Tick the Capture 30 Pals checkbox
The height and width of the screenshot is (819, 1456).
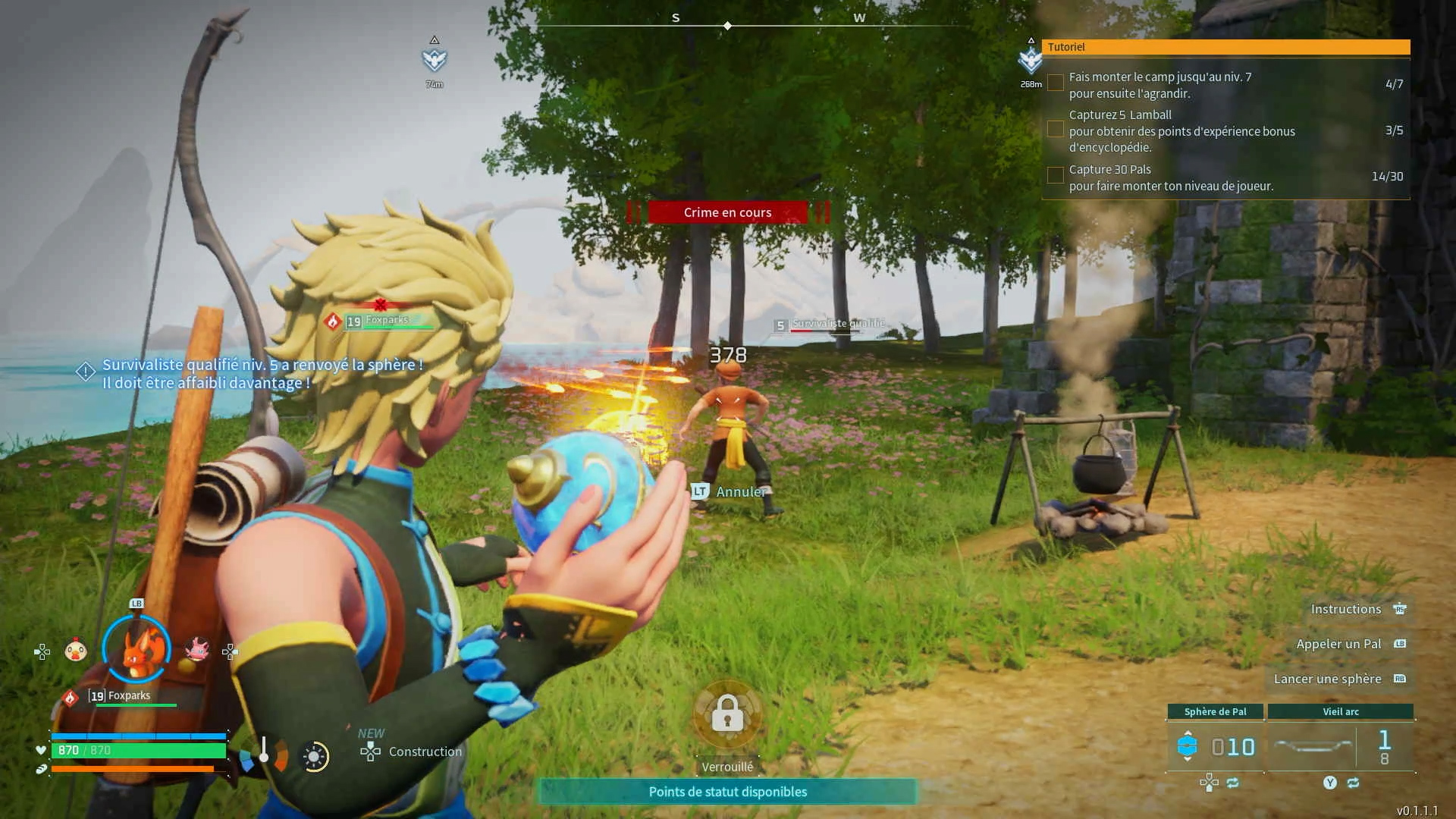pos(1055,176)
